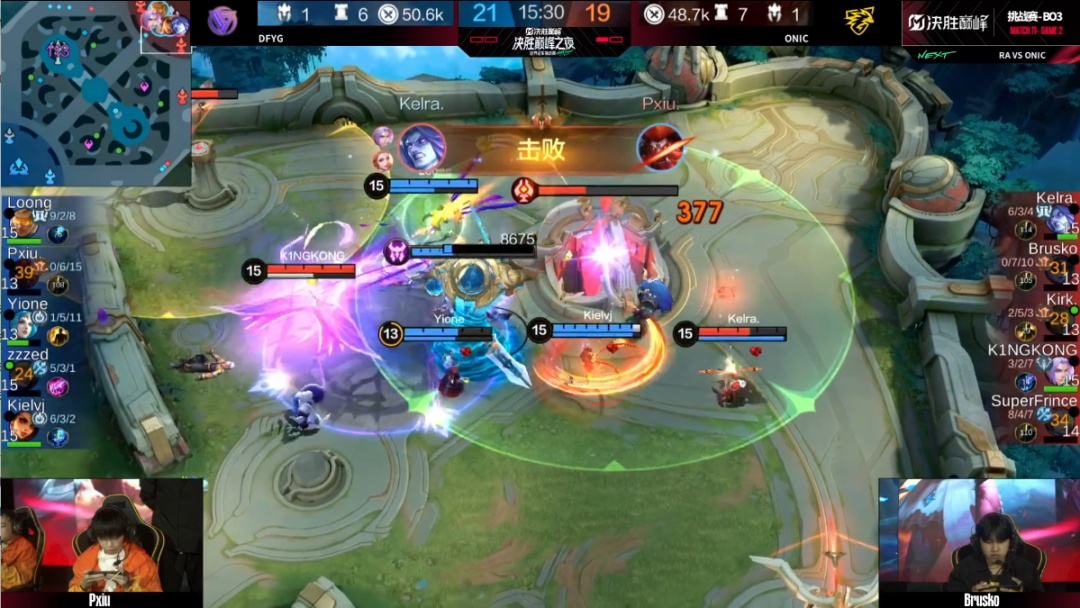The image size is (1080, 608).
Task: Click Kelra.'s hero portrait in kill banner
Action: click(422, 148)
